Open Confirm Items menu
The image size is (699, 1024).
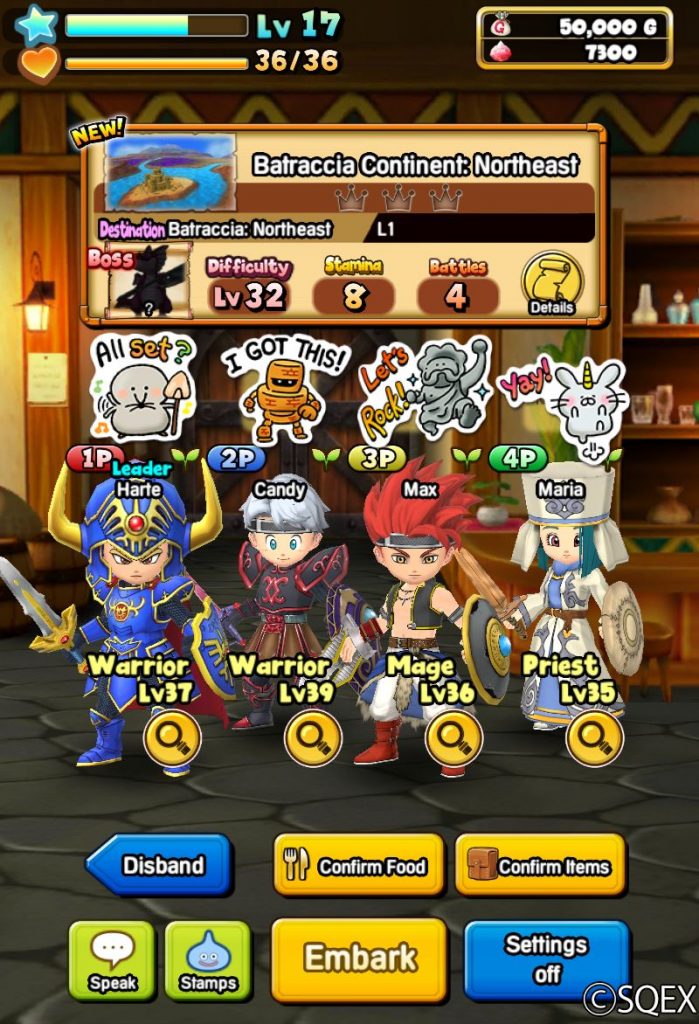point(540,866)
